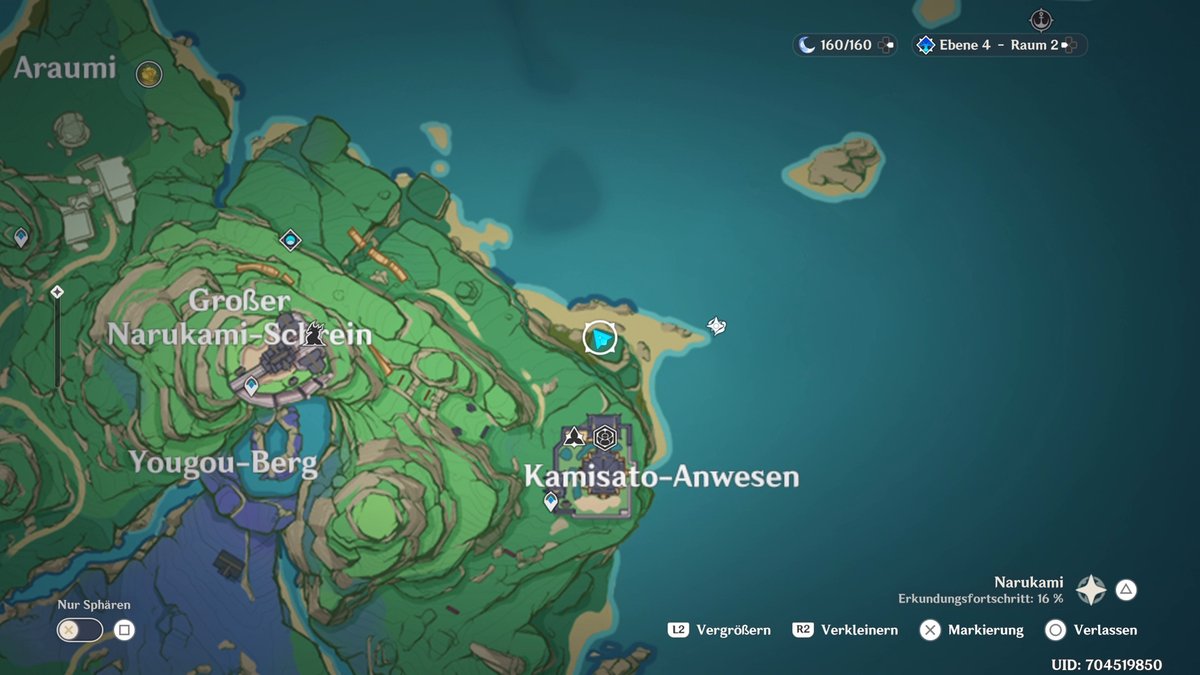Toggle the Nur Sphären switch

point(82,630)
